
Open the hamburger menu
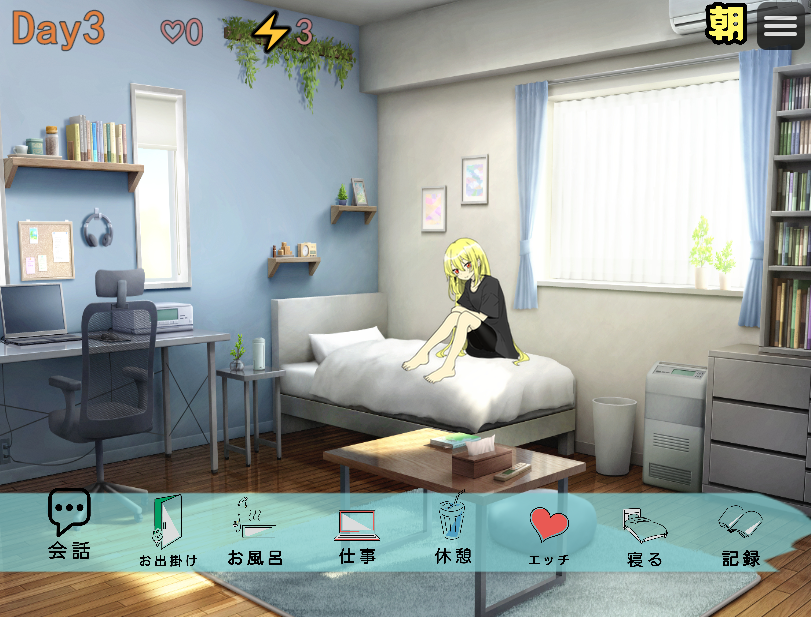tap(780, 25)
